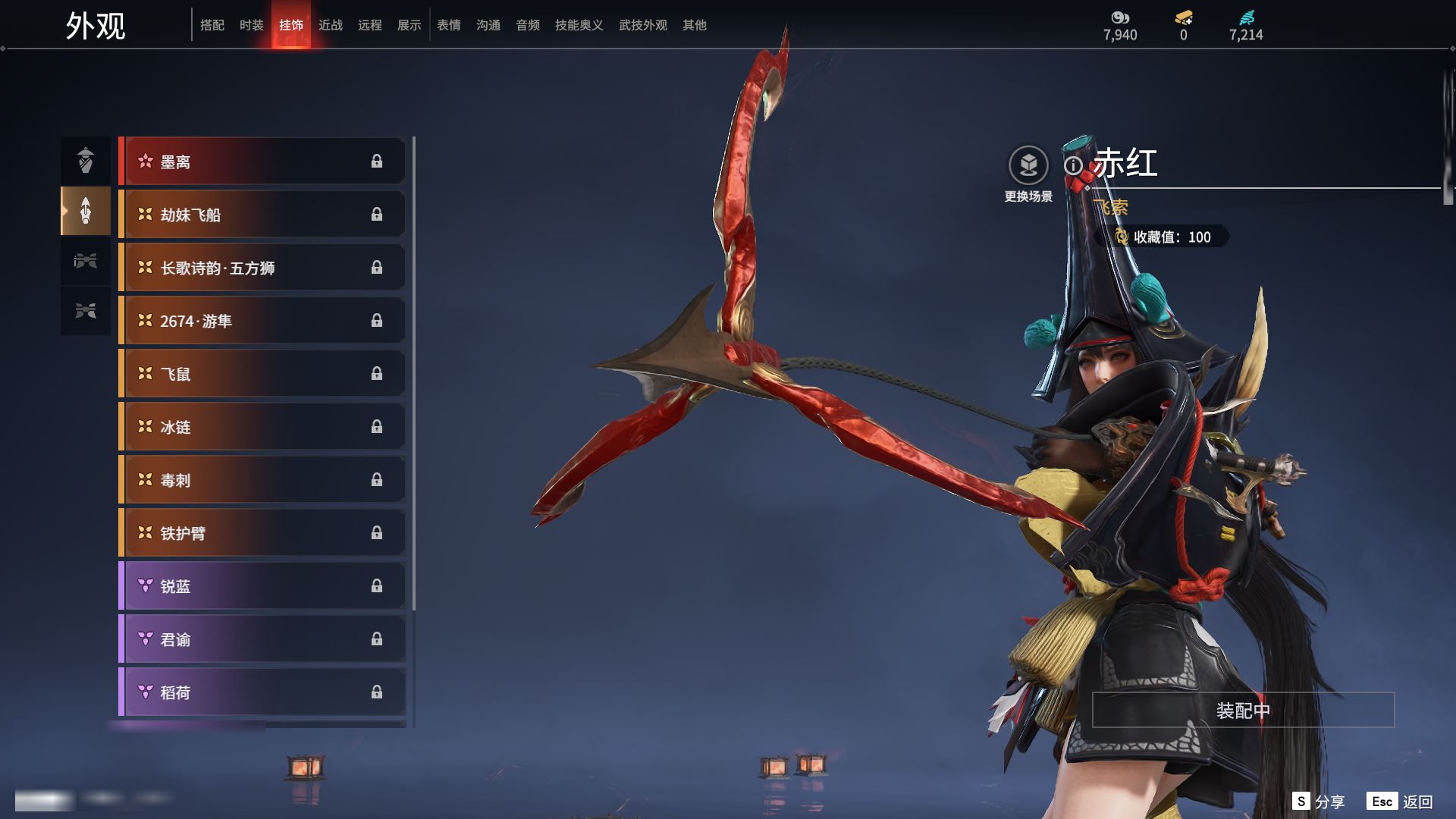Click the 更换场景 scene change icon

pyautogui.click(x=1028, y=165)
